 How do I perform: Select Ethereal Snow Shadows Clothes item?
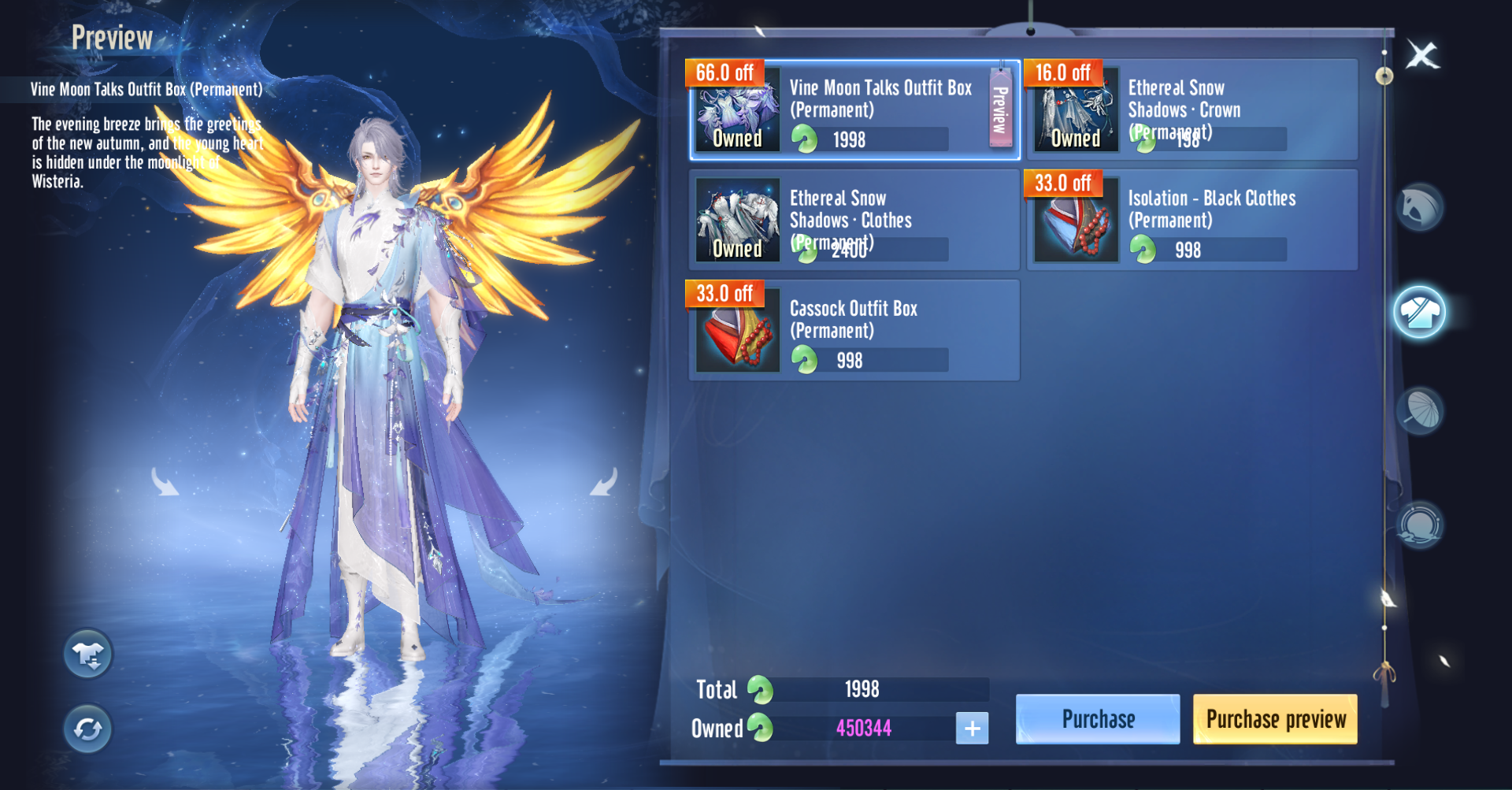(x=854, y=221)
